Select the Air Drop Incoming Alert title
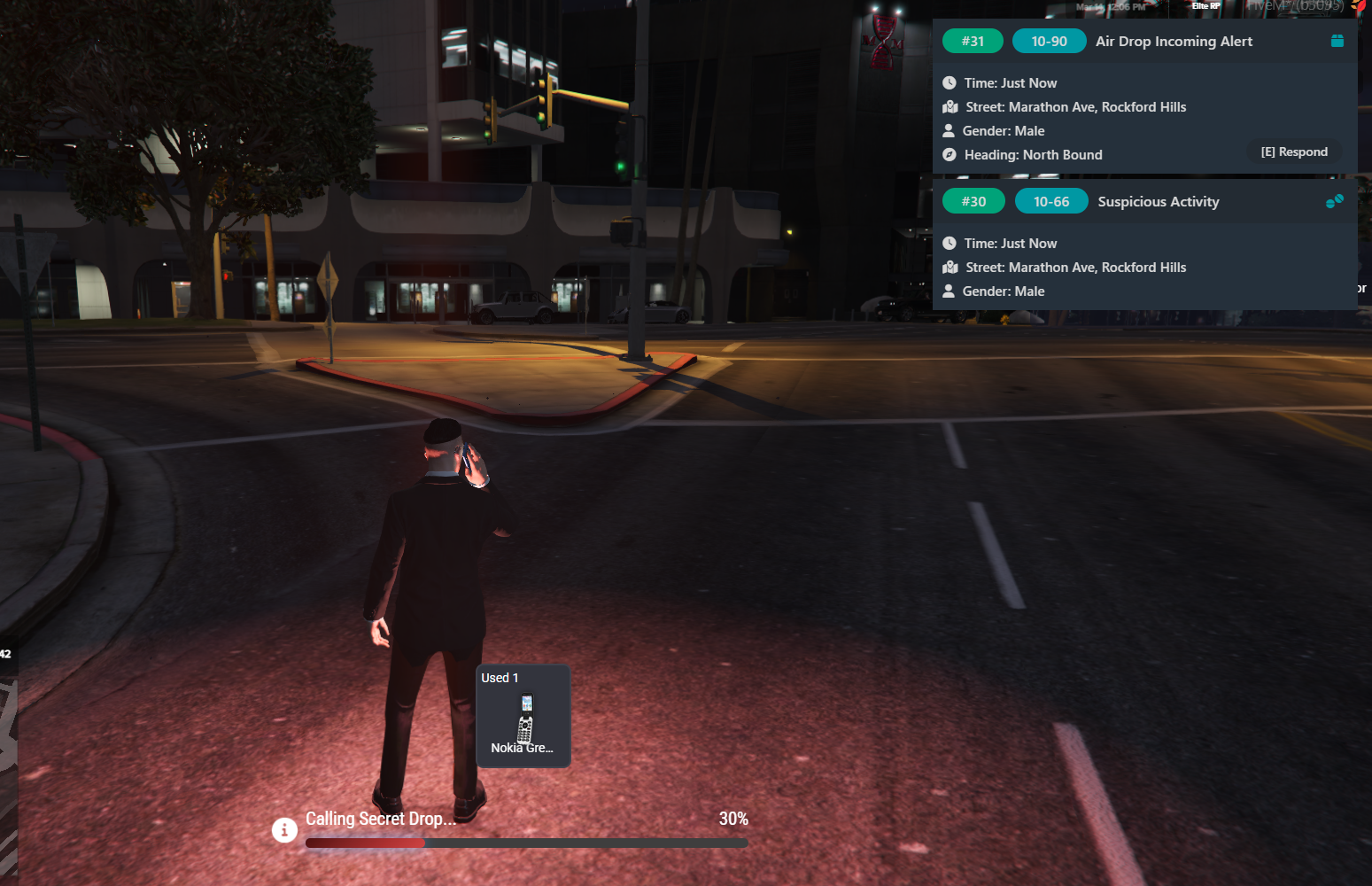 tap(1174, 42)
